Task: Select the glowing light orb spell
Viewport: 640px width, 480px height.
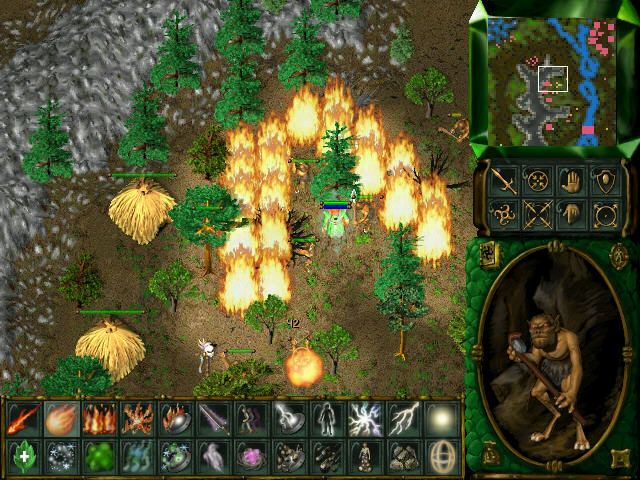Action: tap(441, 418)
